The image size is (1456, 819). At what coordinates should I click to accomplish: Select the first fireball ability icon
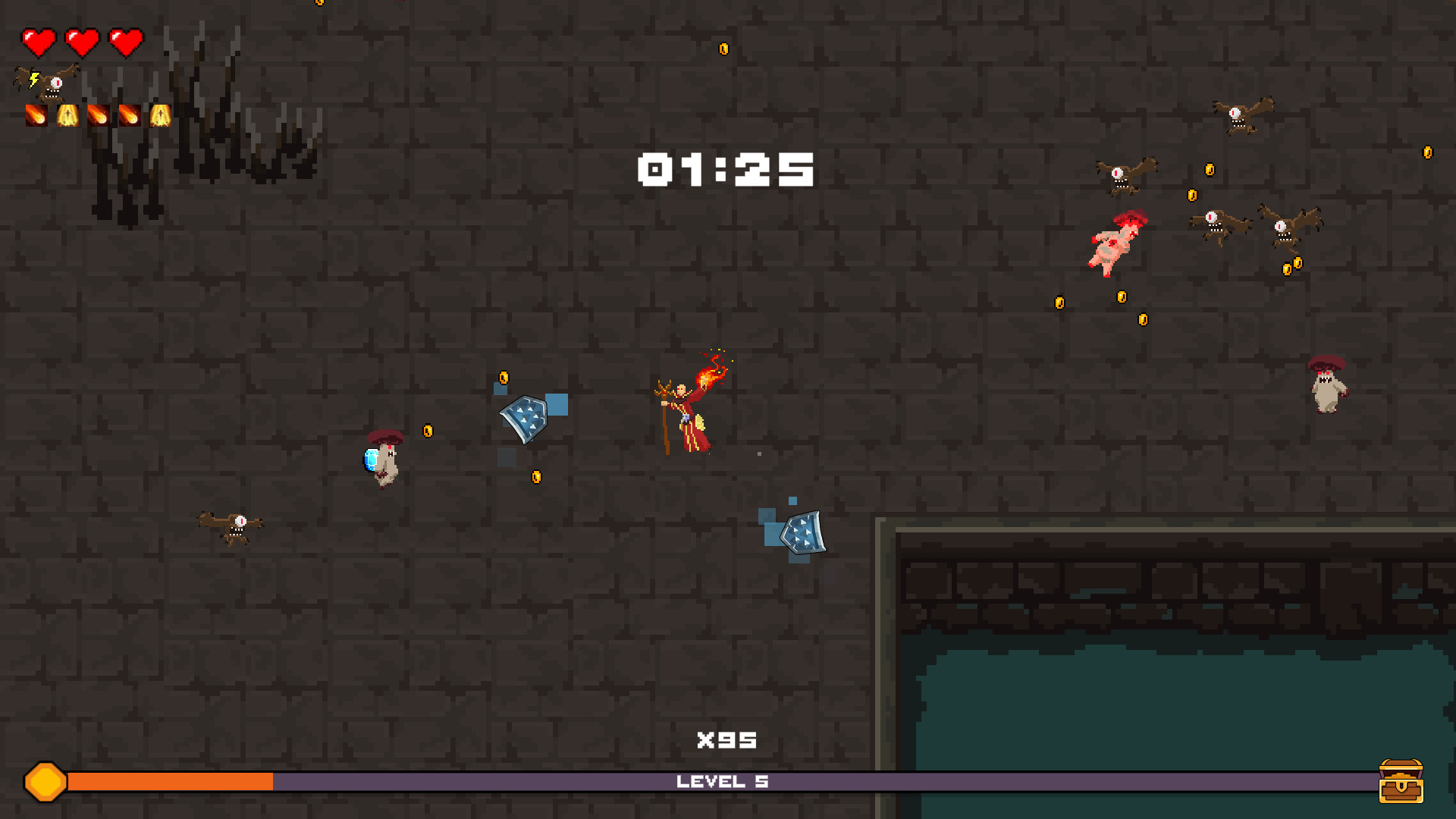(x=36, y=115)
